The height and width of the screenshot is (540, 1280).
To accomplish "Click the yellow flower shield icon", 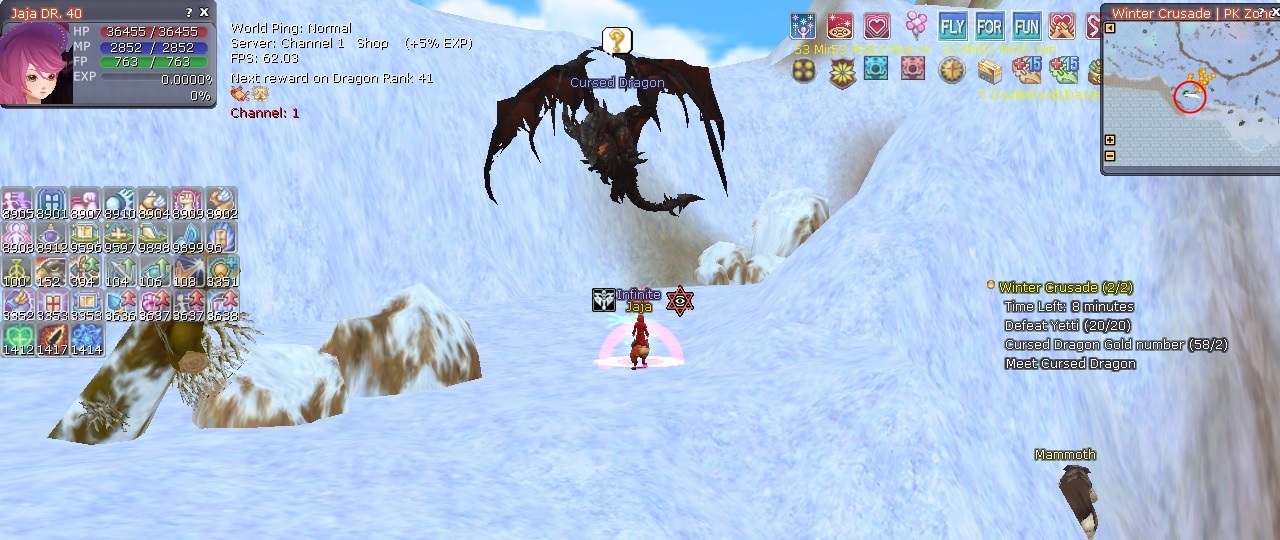I will (841, 72).
